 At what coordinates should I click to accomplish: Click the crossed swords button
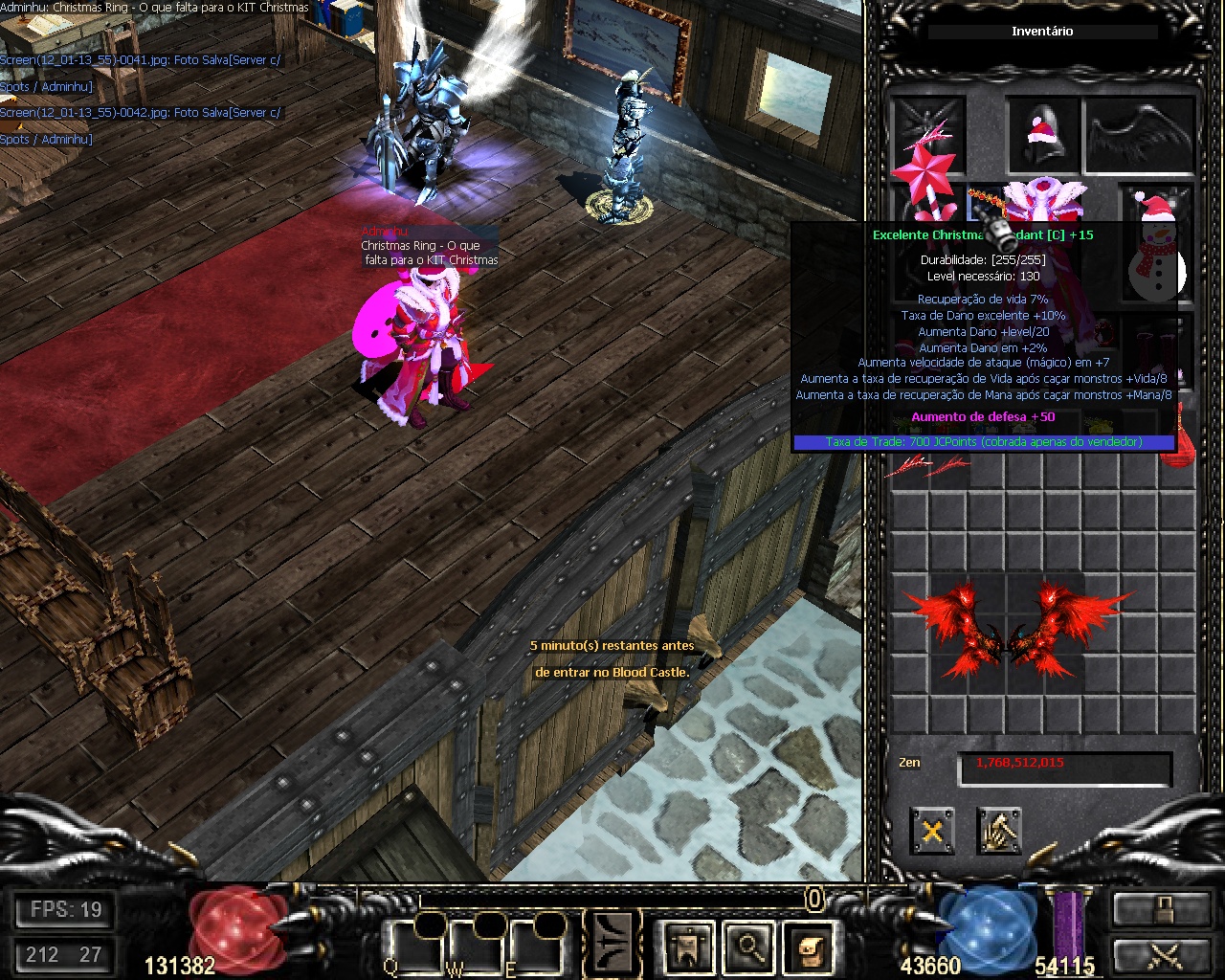point(1160,955)
